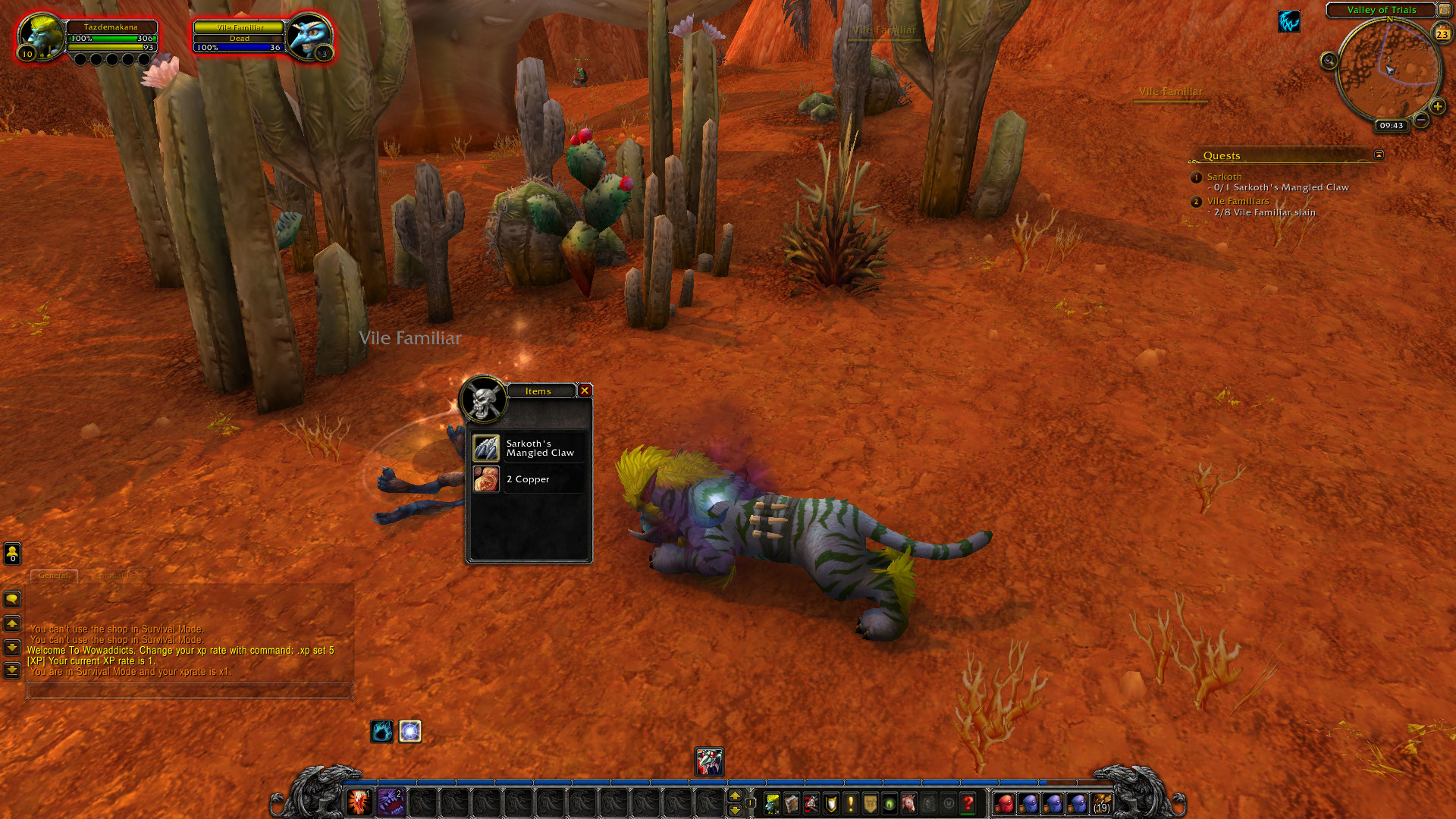This screenshot has height=819, width=1456.
Task: Zoom out the minimap
Action: point(1421,120)
